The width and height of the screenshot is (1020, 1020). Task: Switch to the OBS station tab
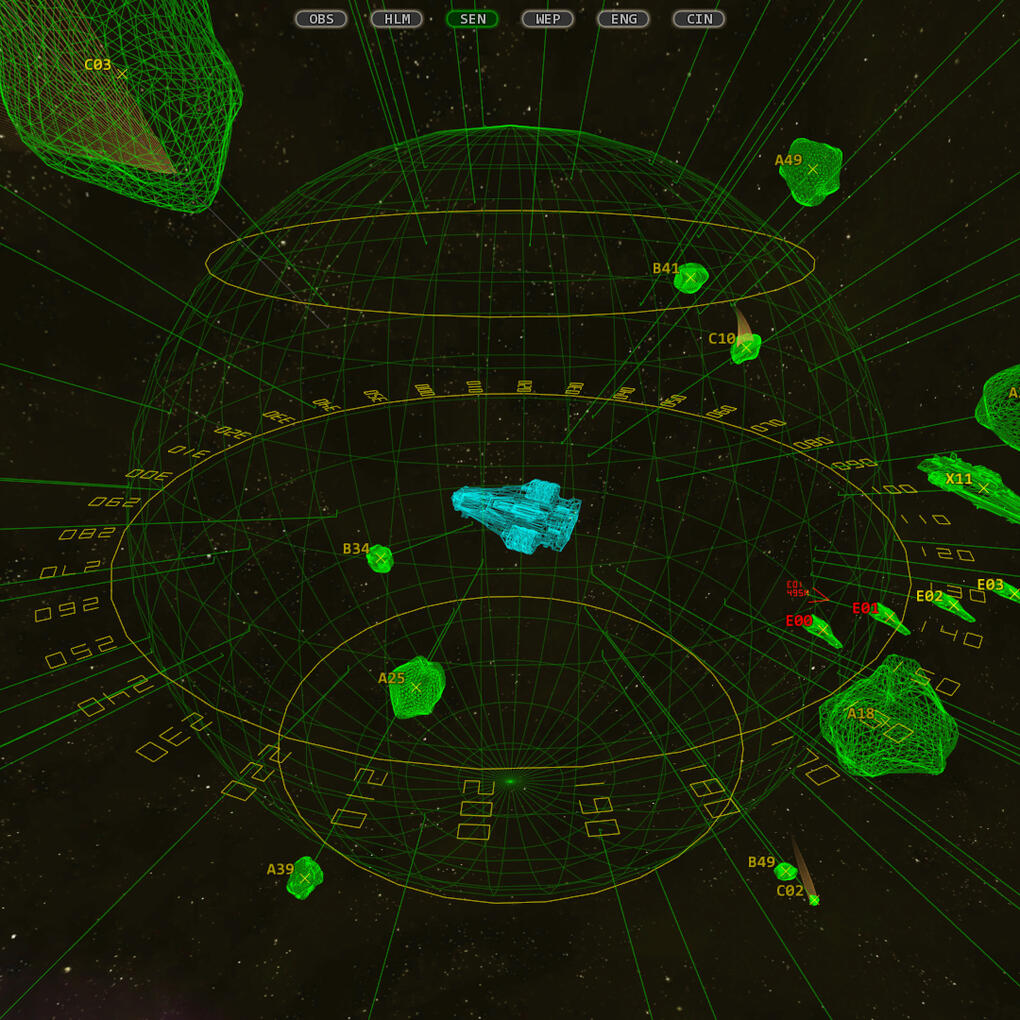pos(321,19)
